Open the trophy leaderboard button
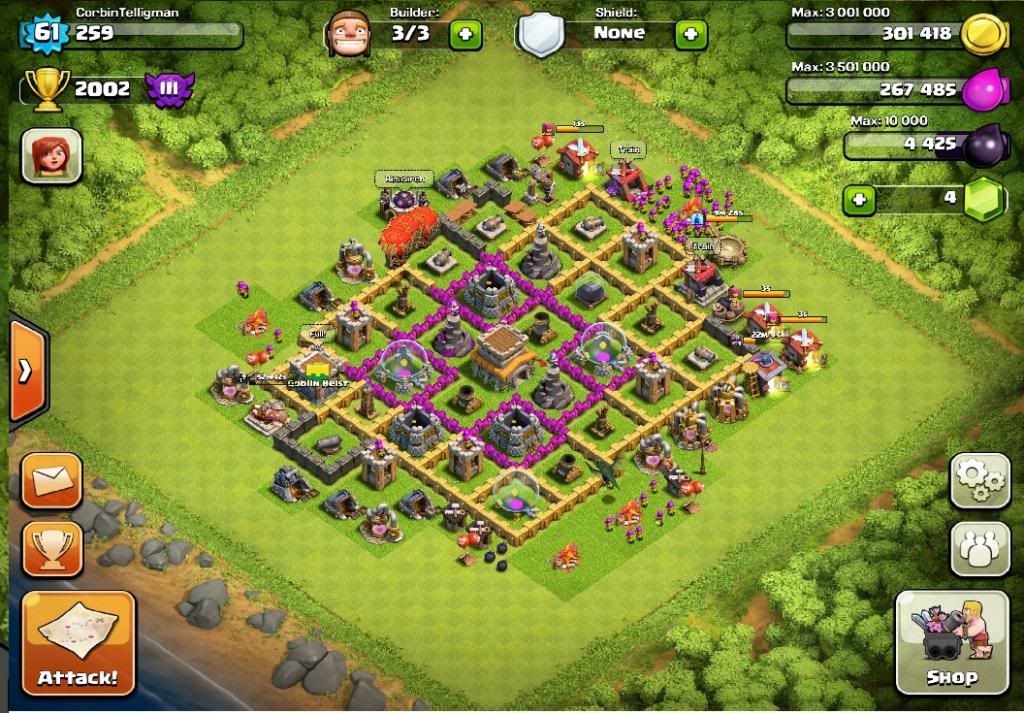1024x713 pixels. [52, 548]
